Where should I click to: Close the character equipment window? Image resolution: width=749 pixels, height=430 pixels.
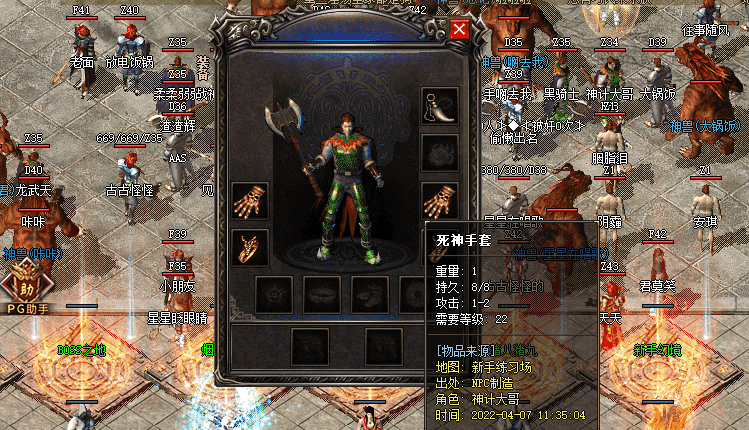[x=459, y=29]
